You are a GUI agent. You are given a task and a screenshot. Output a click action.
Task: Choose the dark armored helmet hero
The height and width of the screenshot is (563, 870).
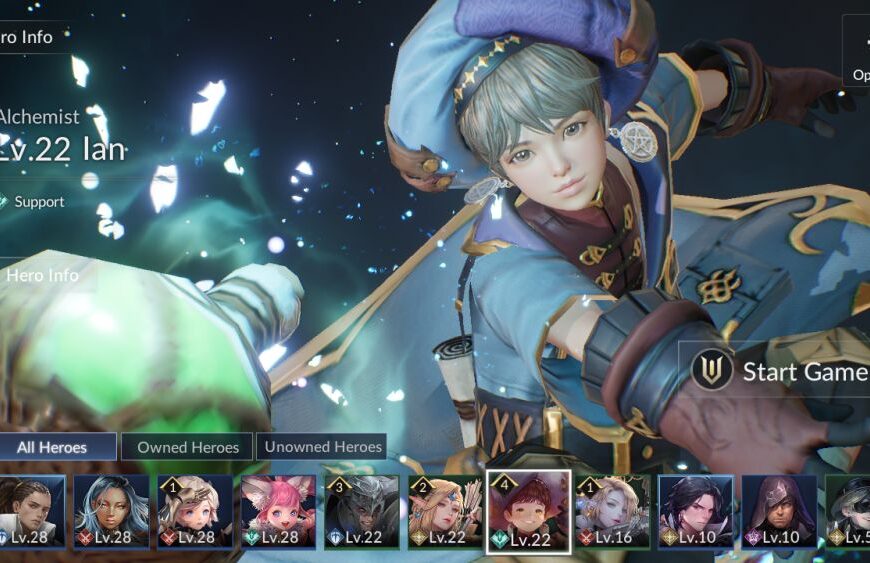361,511
